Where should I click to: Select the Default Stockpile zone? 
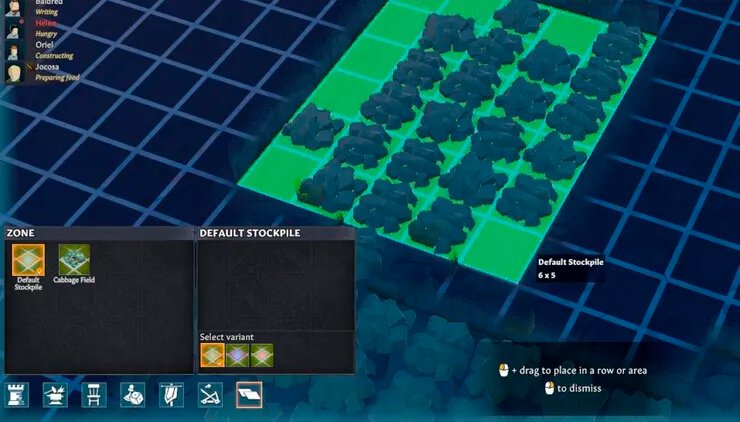[28, 261]
